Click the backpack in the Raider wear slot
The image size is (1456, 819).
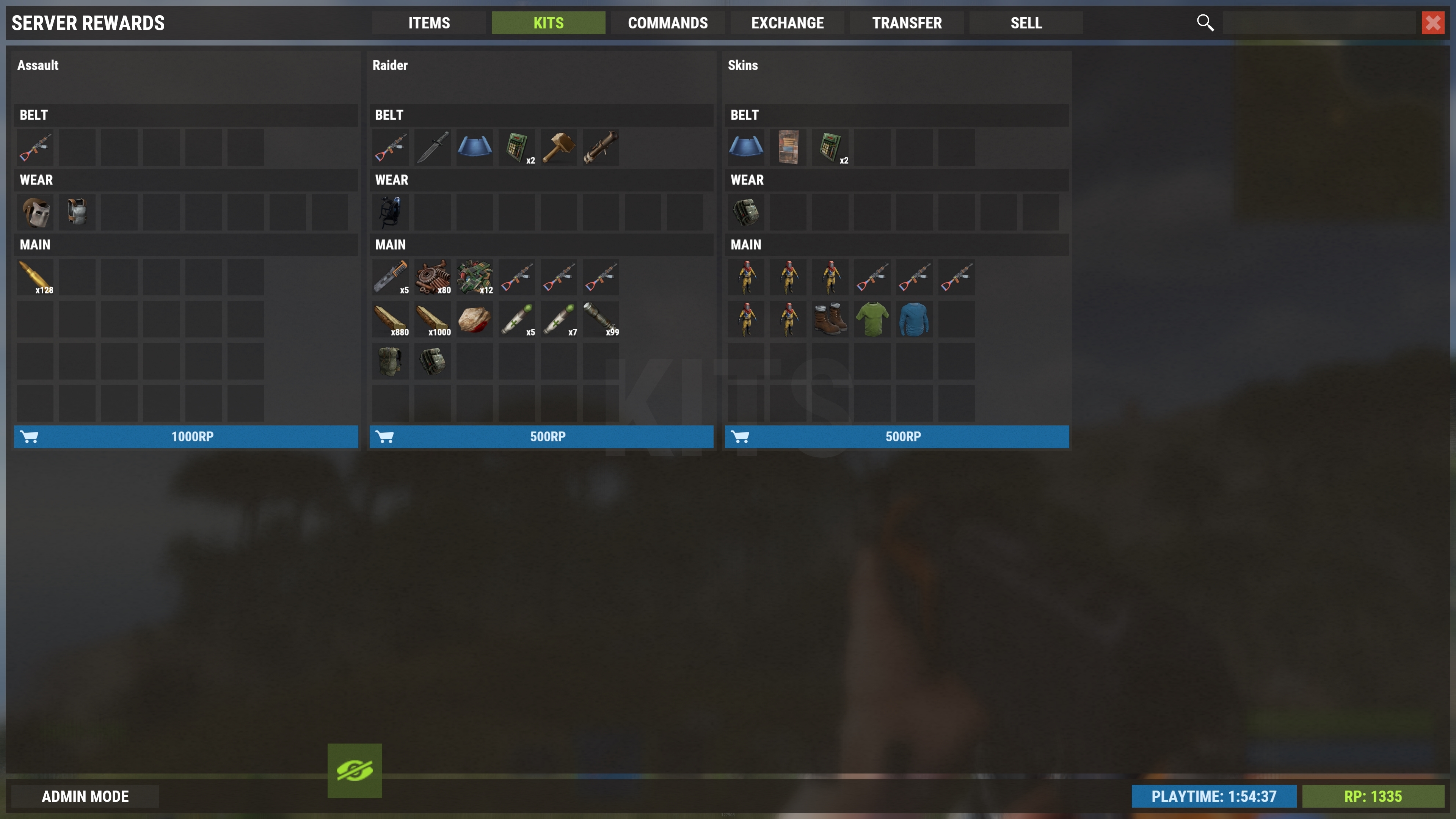pyautogui.click(x=390, y=212)
